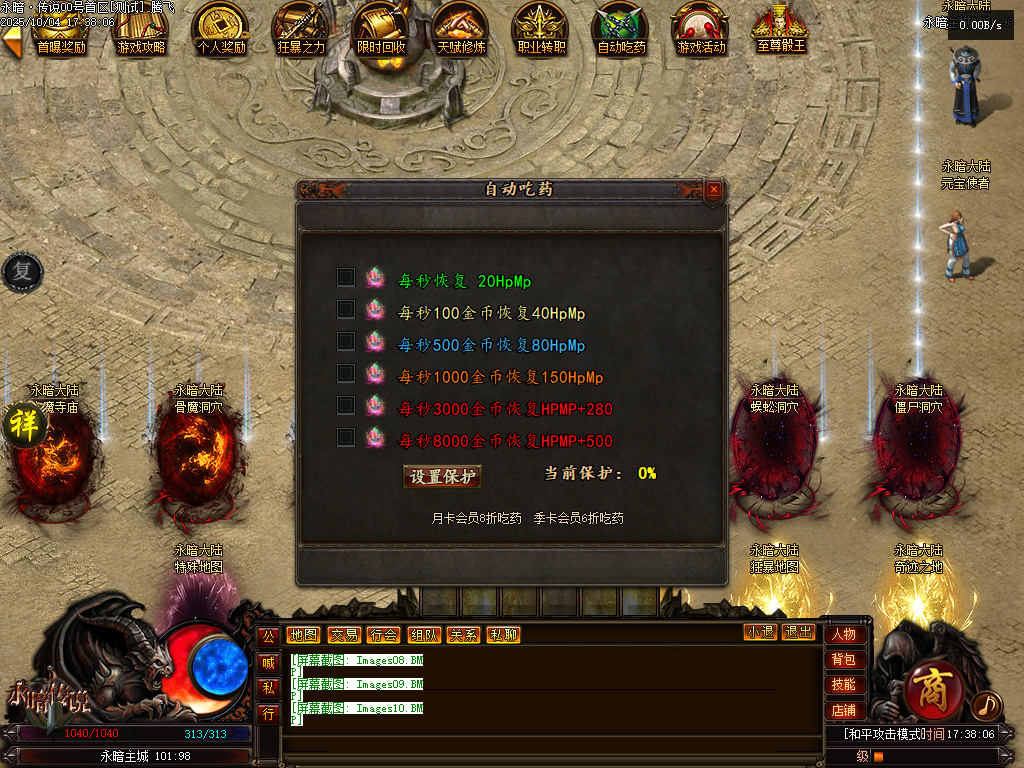Check the 1000金币恢复150HpMp option

tap(346, 373)
